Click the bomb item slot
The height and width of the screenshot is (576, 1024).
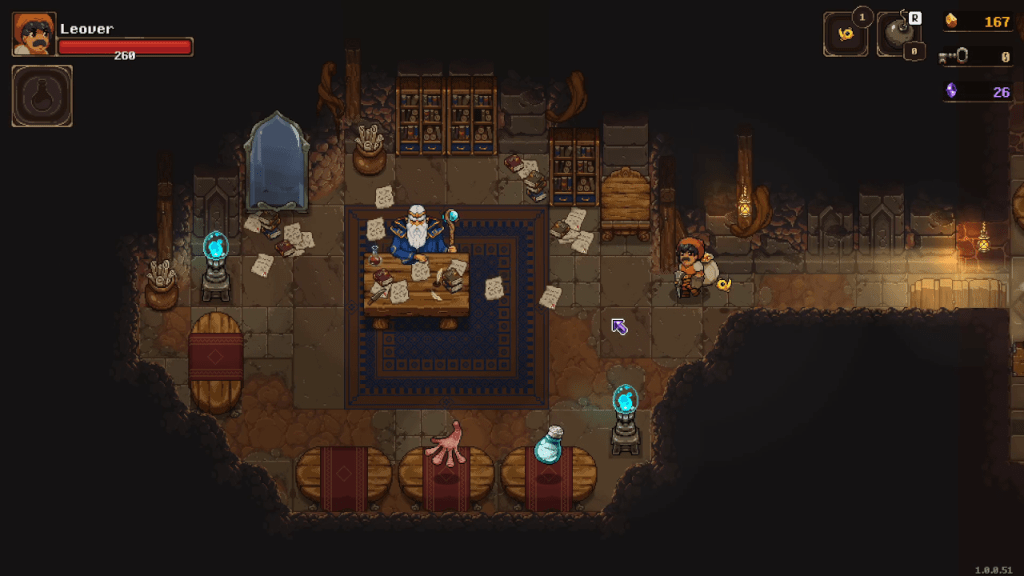point(898,35)
